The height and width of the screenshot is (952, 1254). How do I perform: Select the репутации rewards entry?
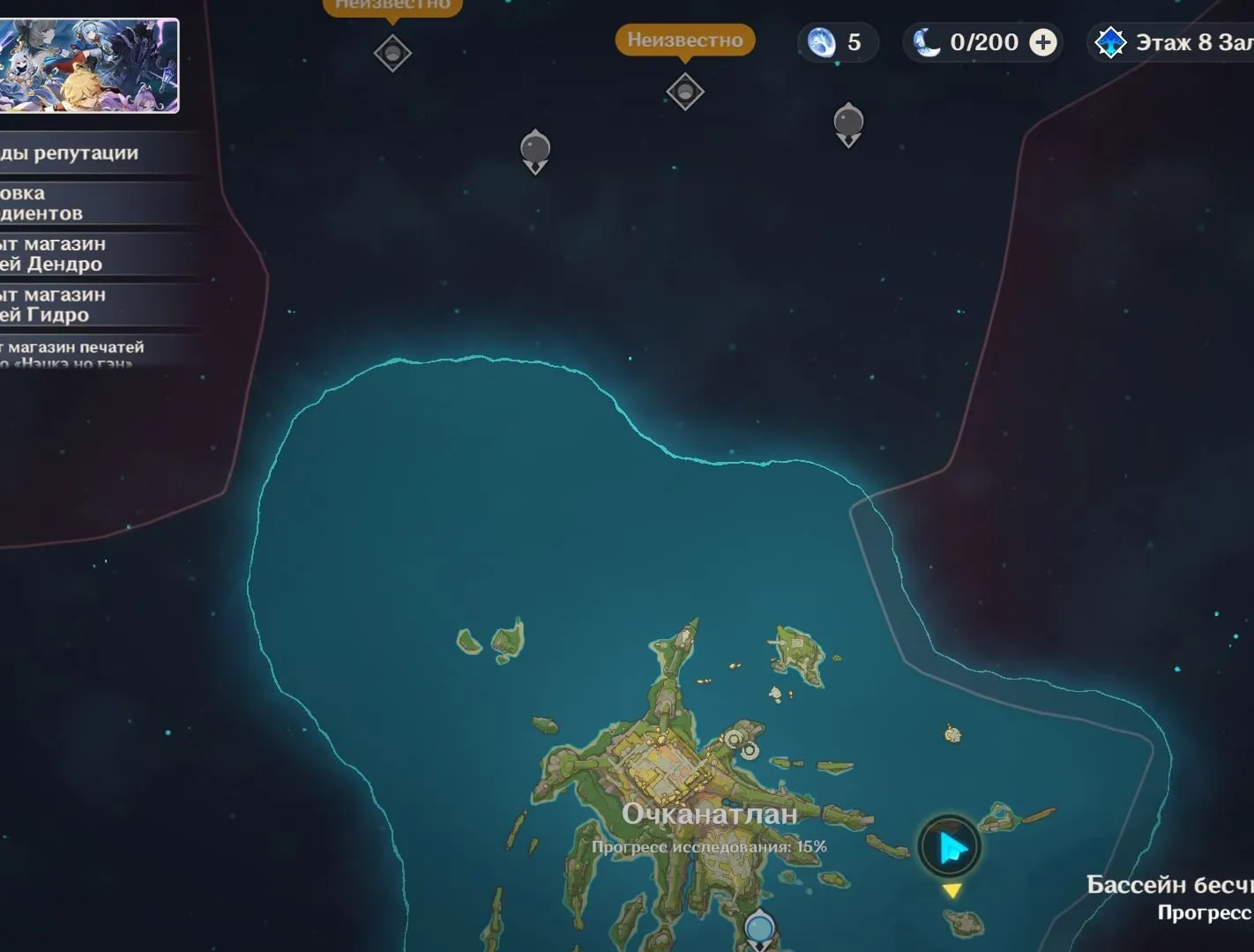[x=71, y=153]
